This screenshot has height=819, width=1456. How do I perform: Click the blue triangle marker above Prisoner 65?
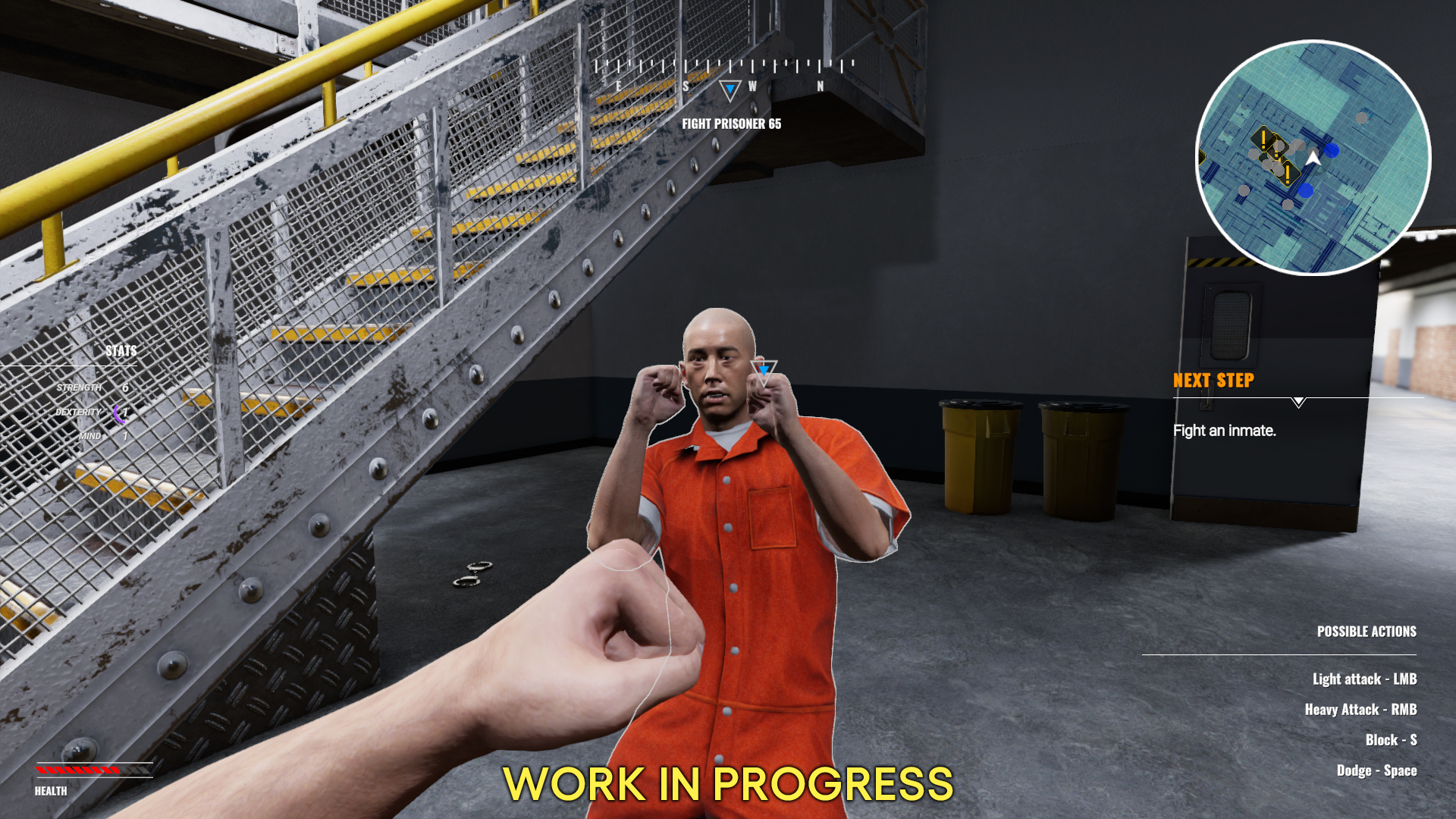coord(762,372)
